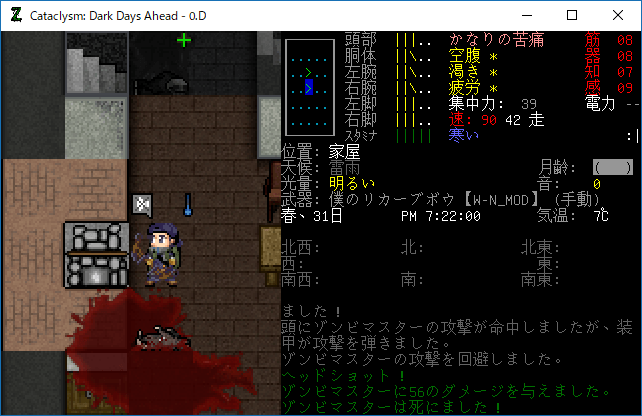Close the Cataclysm game window
The width and height of the screenshot is (642, 416).
click(x=618, y=15)
